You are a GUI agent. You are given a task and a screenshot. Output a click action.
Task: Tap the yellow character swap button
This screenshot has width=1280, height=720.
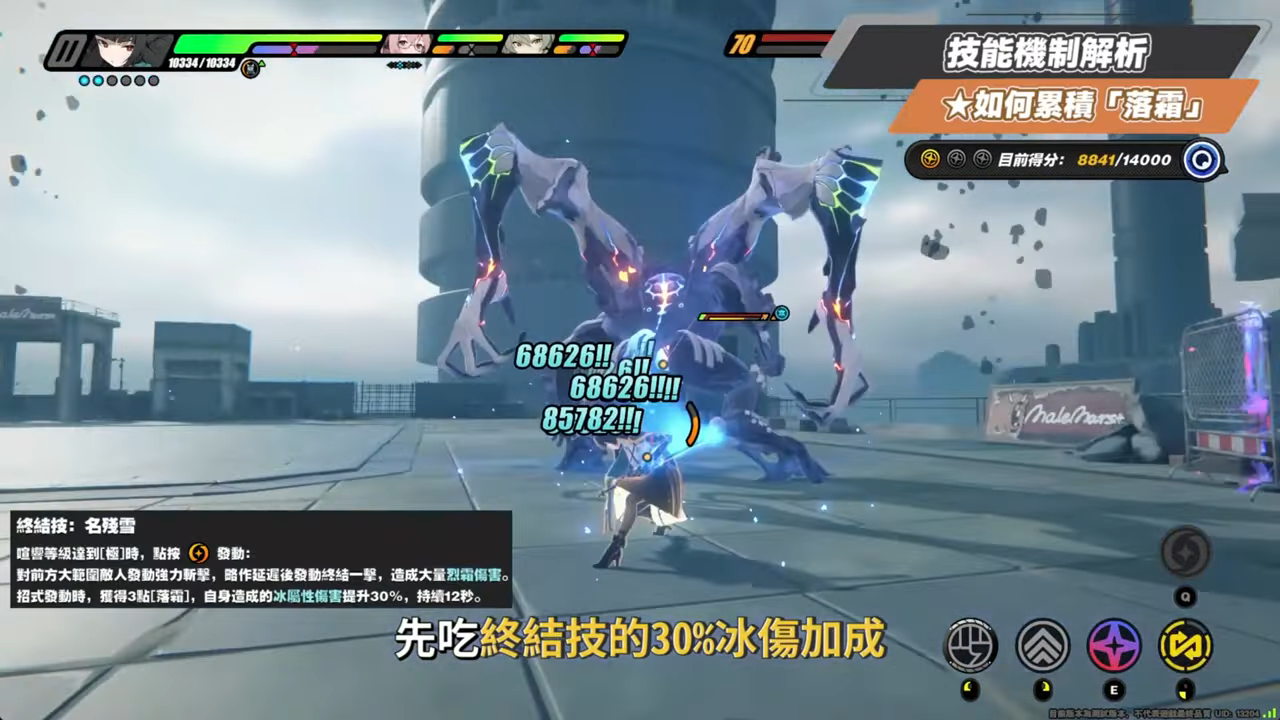tap(1185, 645)
